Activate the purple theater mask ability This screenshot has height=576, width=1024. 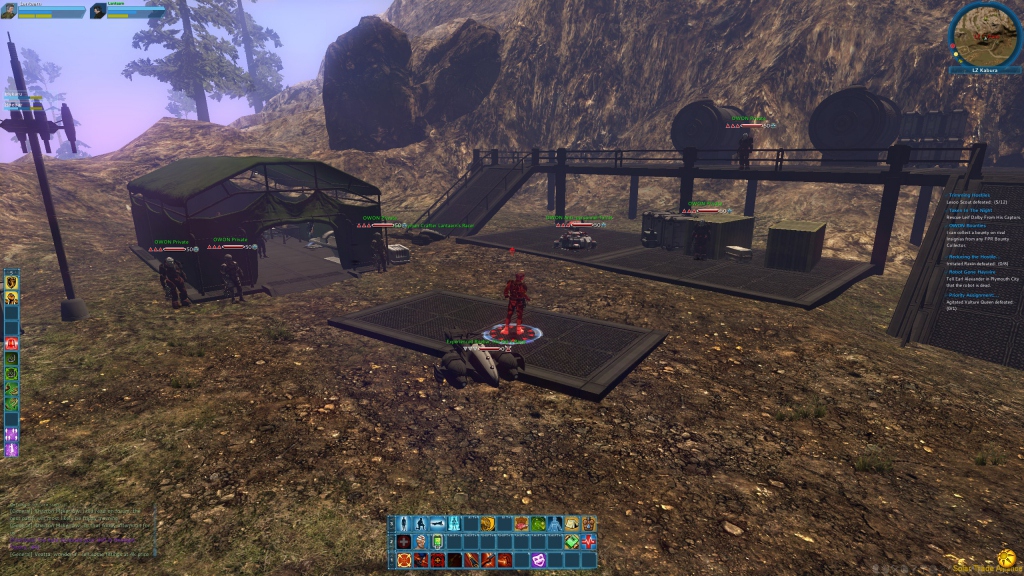click(x=539, y=560)
